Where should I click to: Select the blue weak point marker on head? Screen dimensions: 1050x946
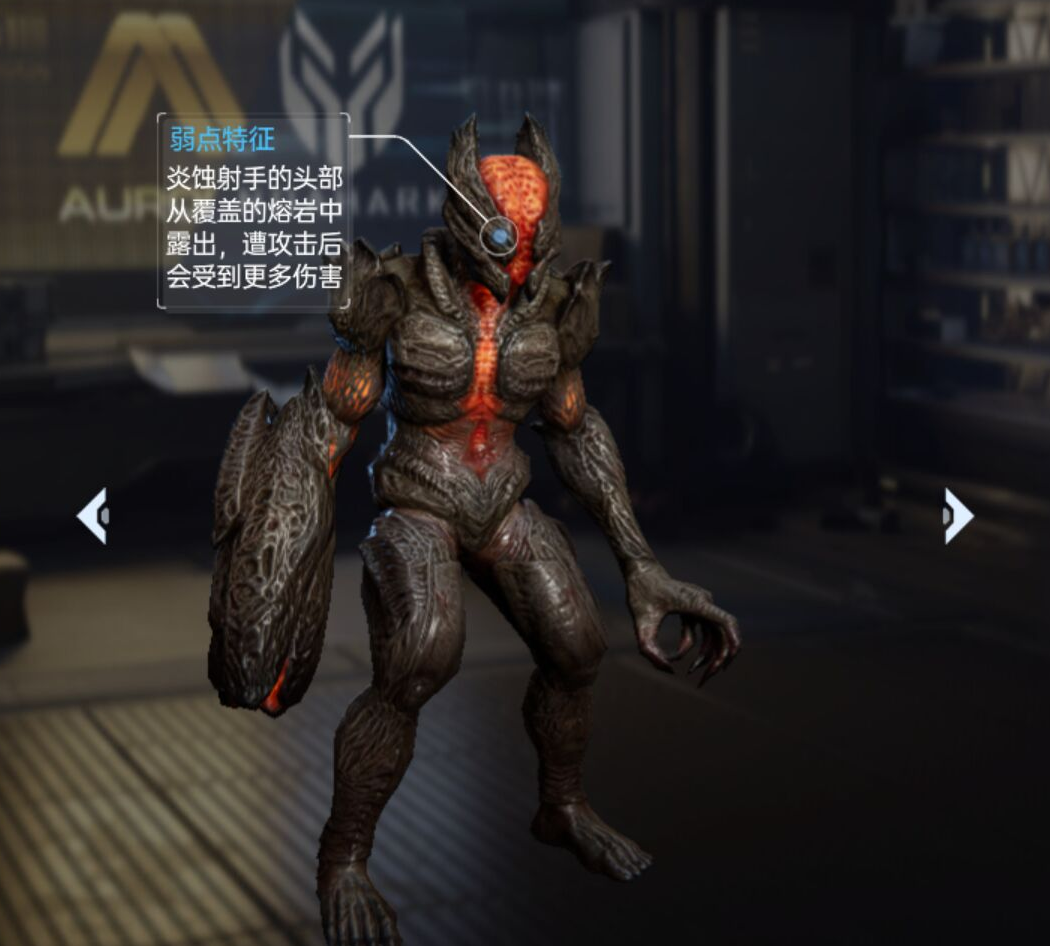point(500,236)
